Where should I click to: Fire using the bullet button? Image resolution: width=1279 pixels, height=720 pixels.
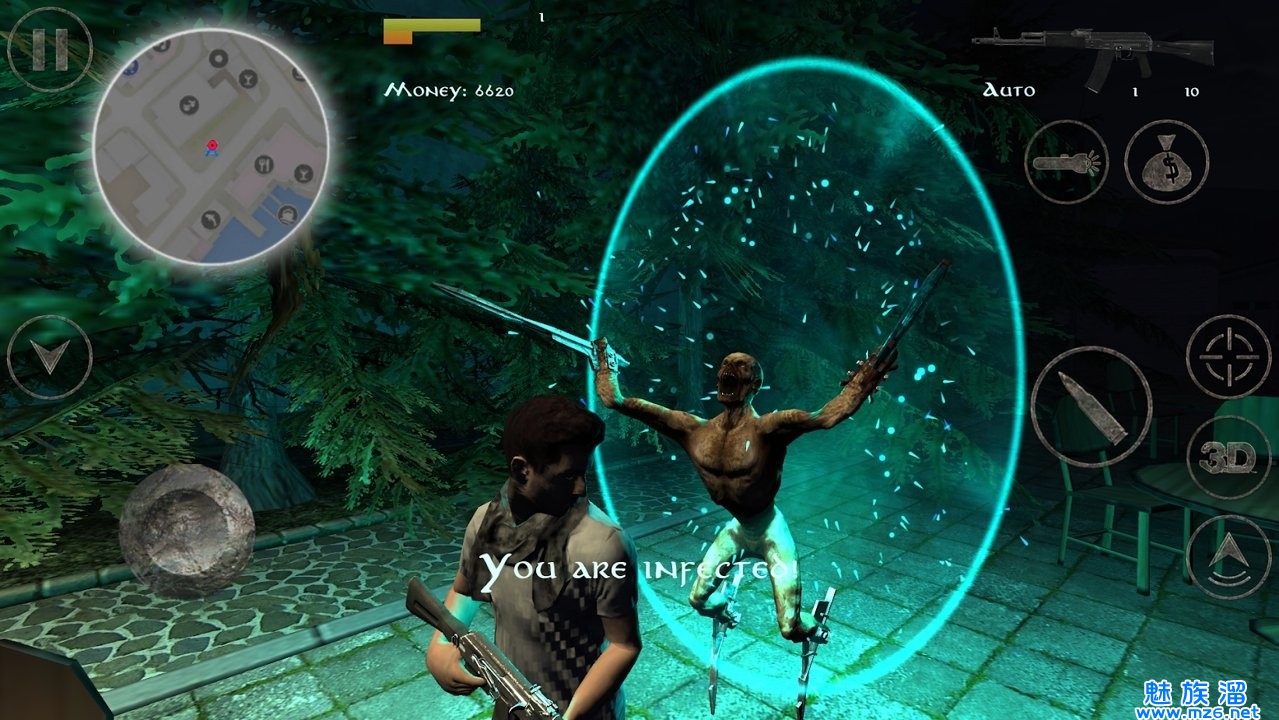click(1092, 407)
